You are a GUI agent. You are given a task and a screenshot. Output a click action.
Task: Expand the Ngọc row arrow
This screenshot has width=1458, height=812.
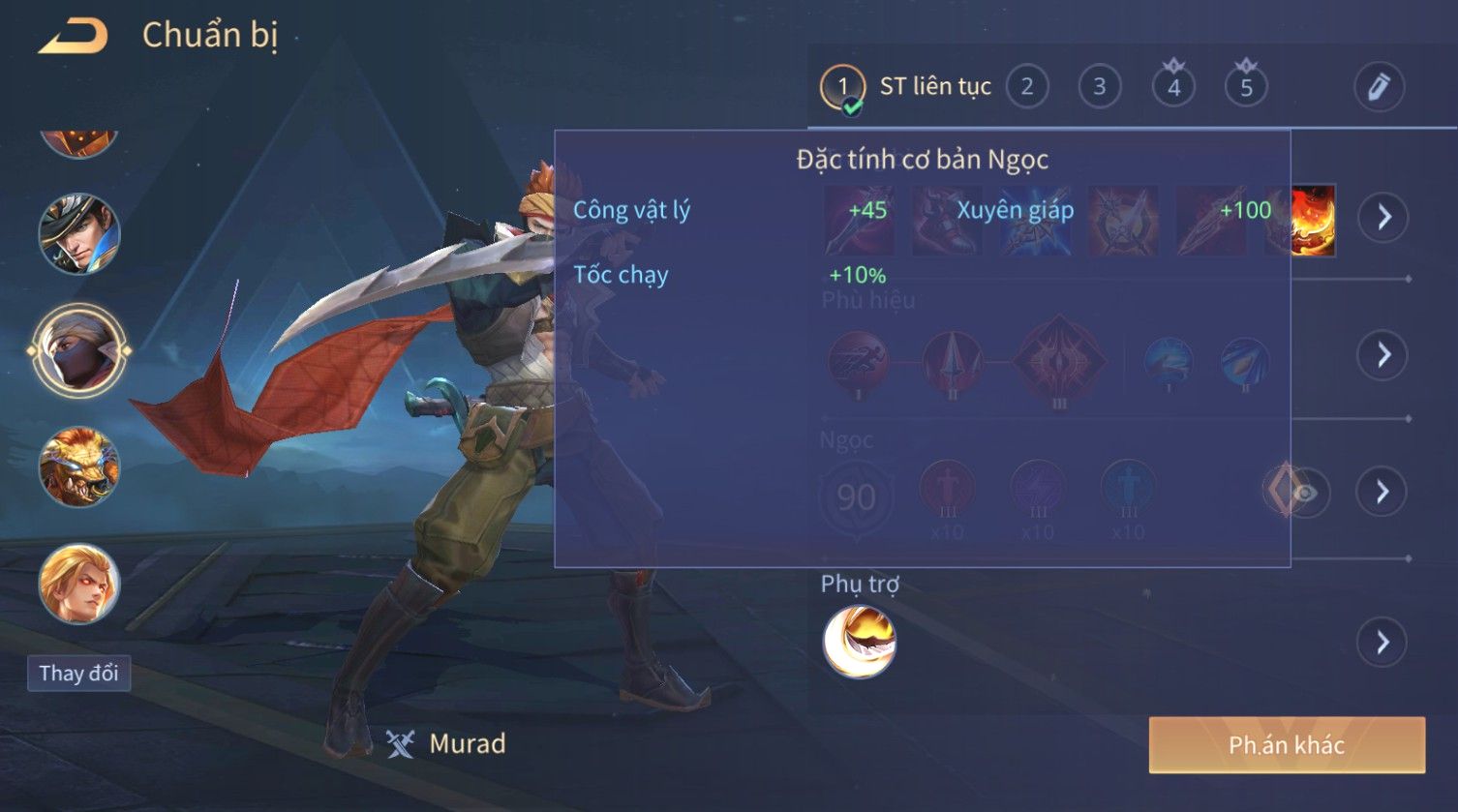click(x=1382, y=492)
